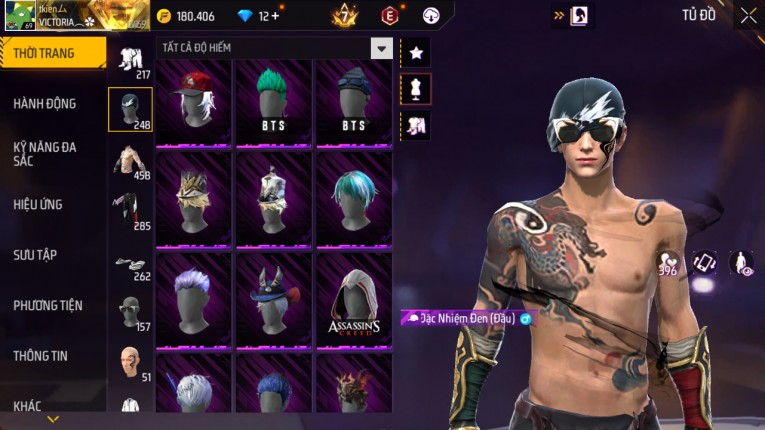
Task: Show favorites with the star filter
Action: tap(416, 53)
